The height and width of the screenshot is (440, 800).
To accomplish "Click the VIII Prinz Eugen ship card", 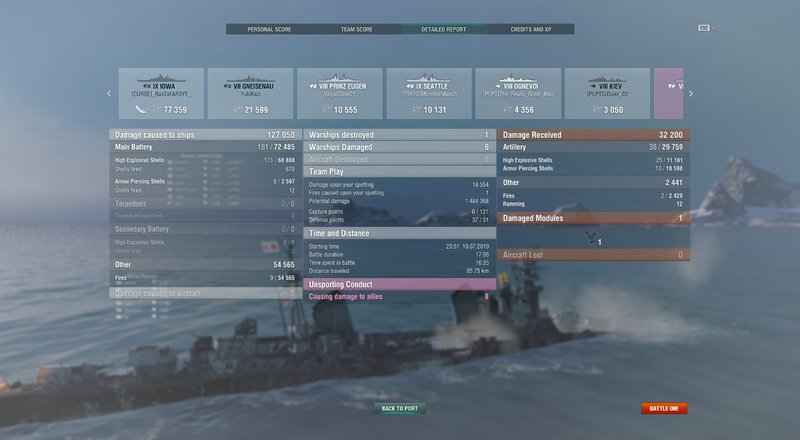I will pos(339,93).
